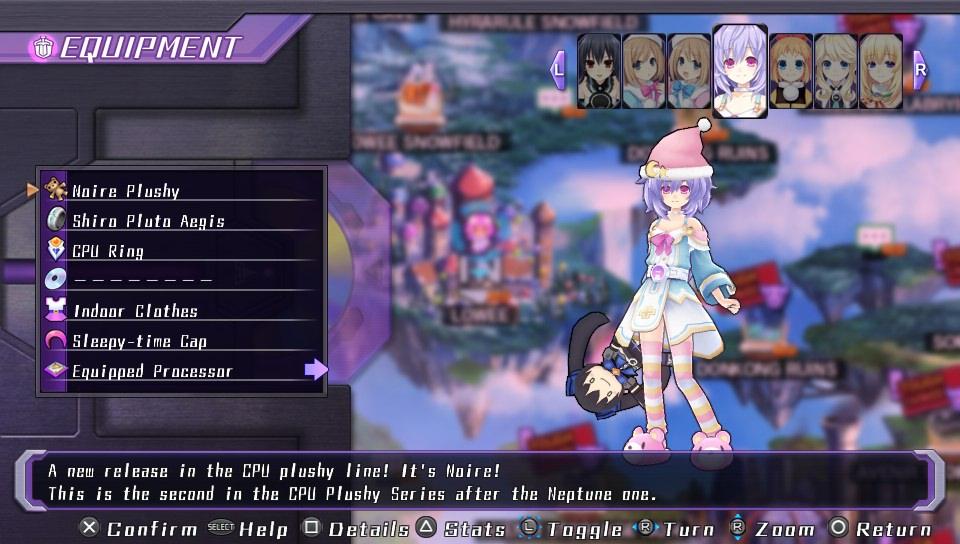Switch to the black-haired Noire portrait
This screenshot has width=960, height=544.
point(599,71)
